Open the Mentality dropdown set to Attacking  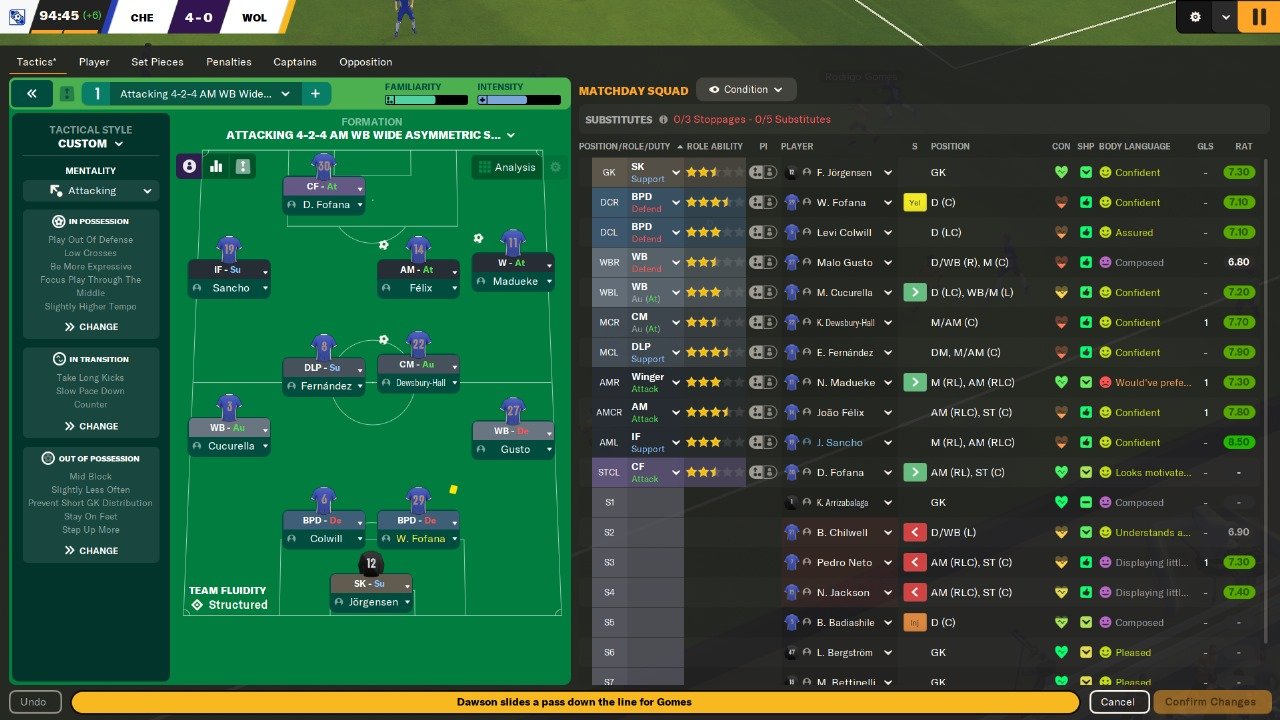point(90,191)
